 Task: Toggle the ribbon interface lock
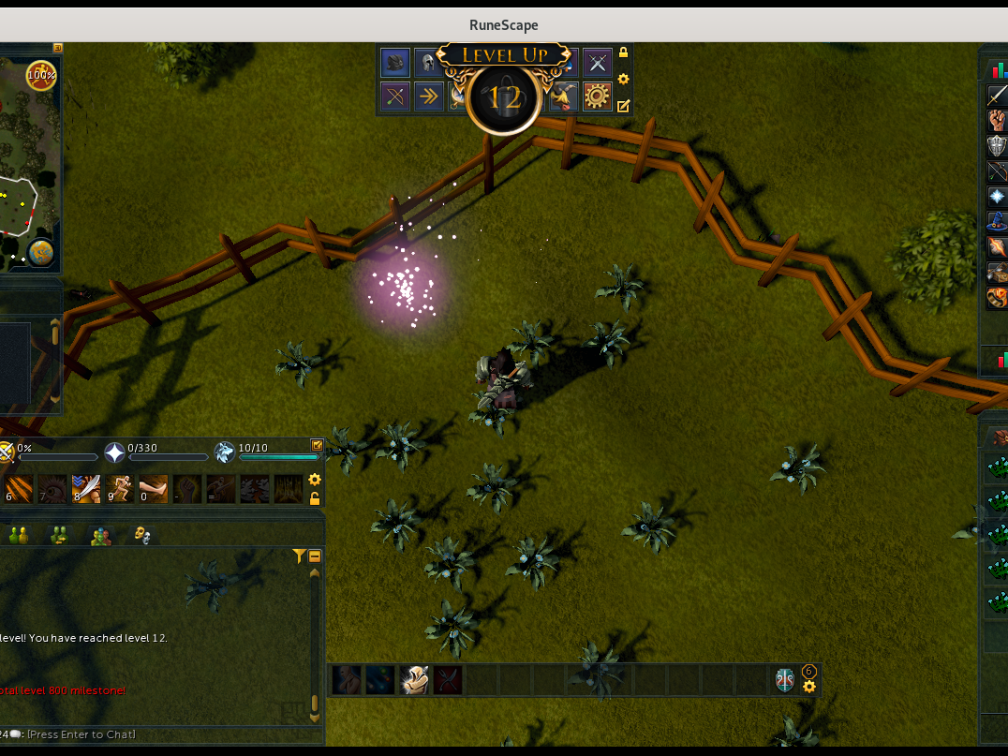pos(624,53)
